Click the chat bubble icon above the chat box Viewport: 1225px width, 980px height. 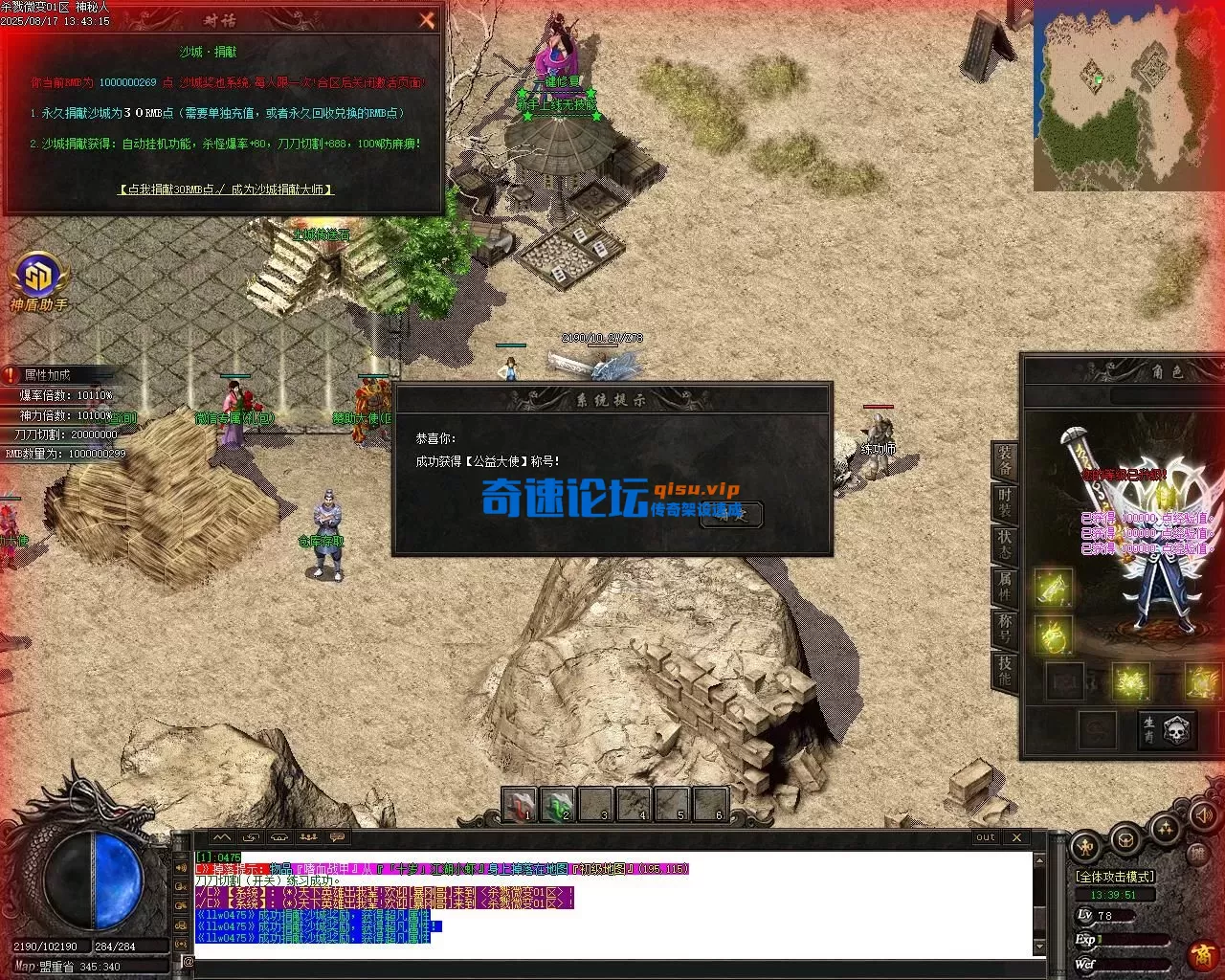(x=336, y=836)
